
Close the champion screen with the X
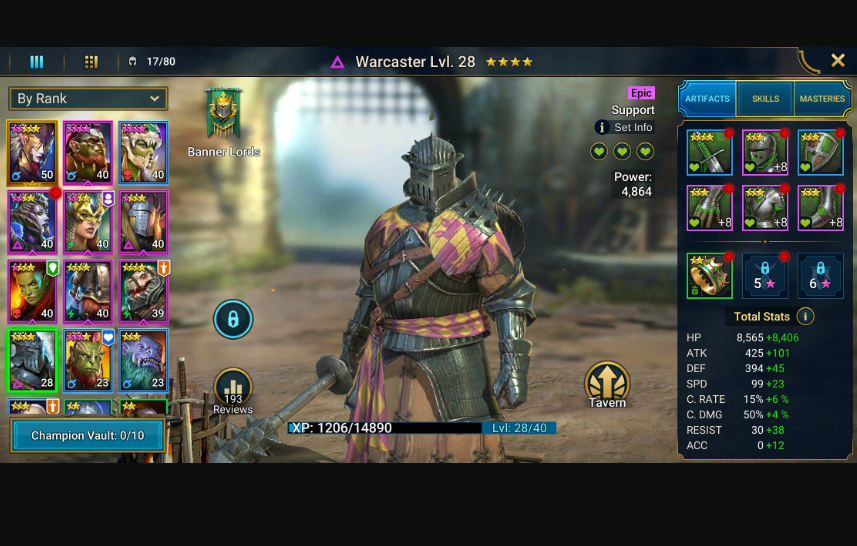(838, 61)
